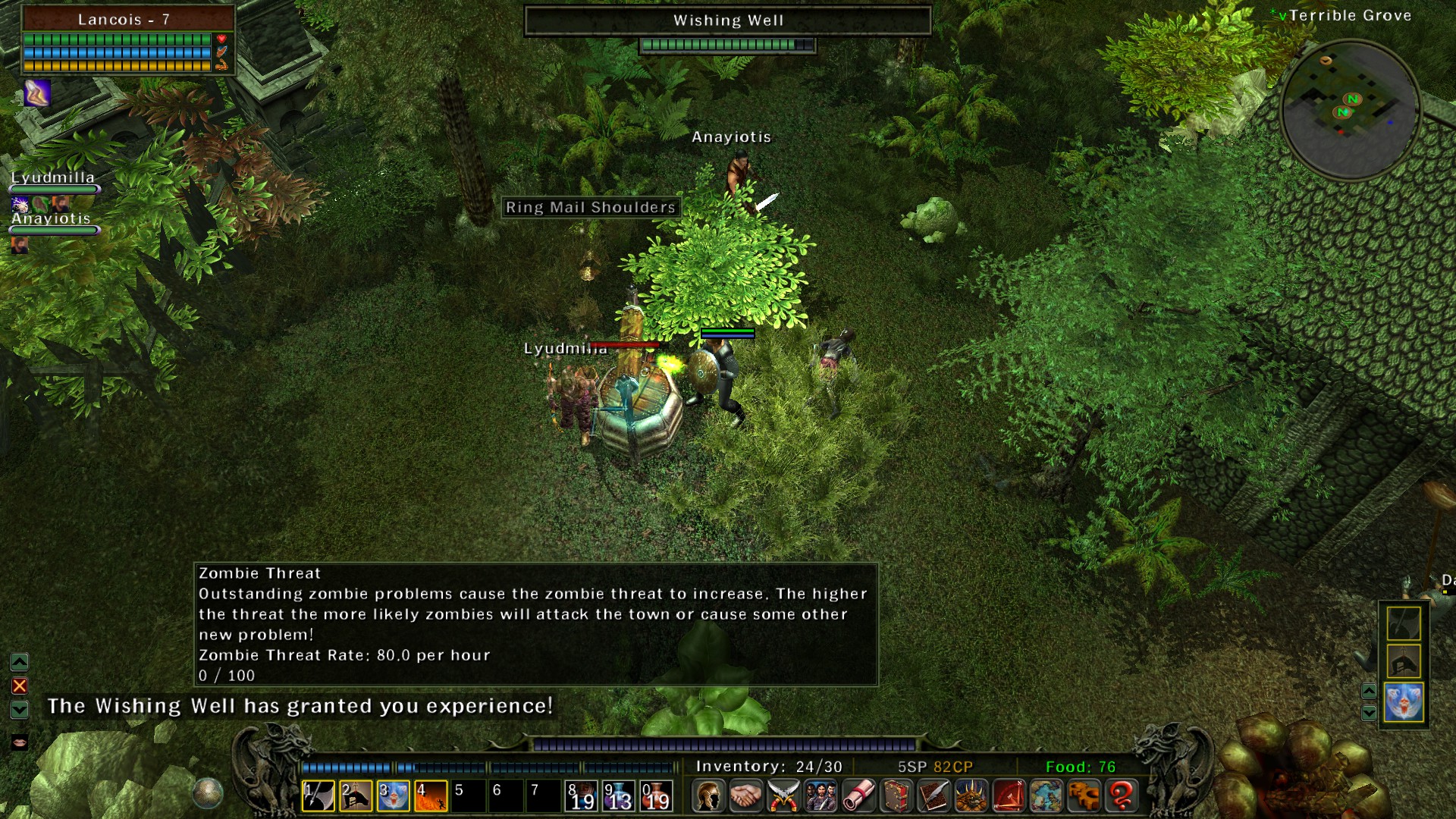Open the character screen helmet icon
Screen dimensions: 1456x819
[708, 796]
